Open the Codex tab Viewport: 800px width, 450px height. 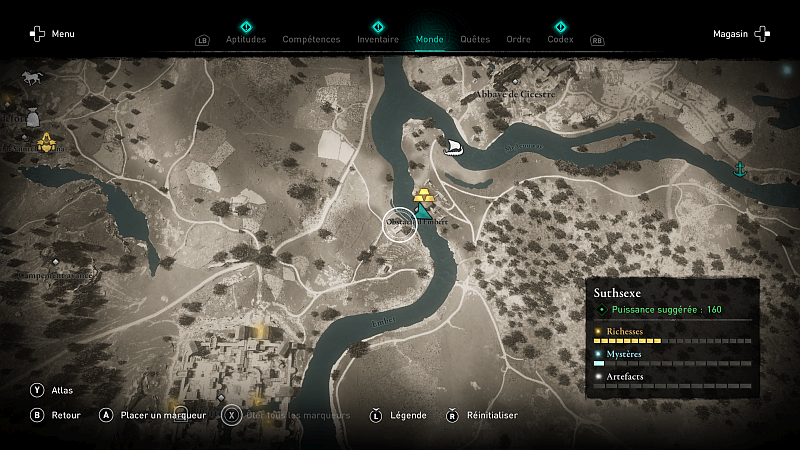point(560,40)
